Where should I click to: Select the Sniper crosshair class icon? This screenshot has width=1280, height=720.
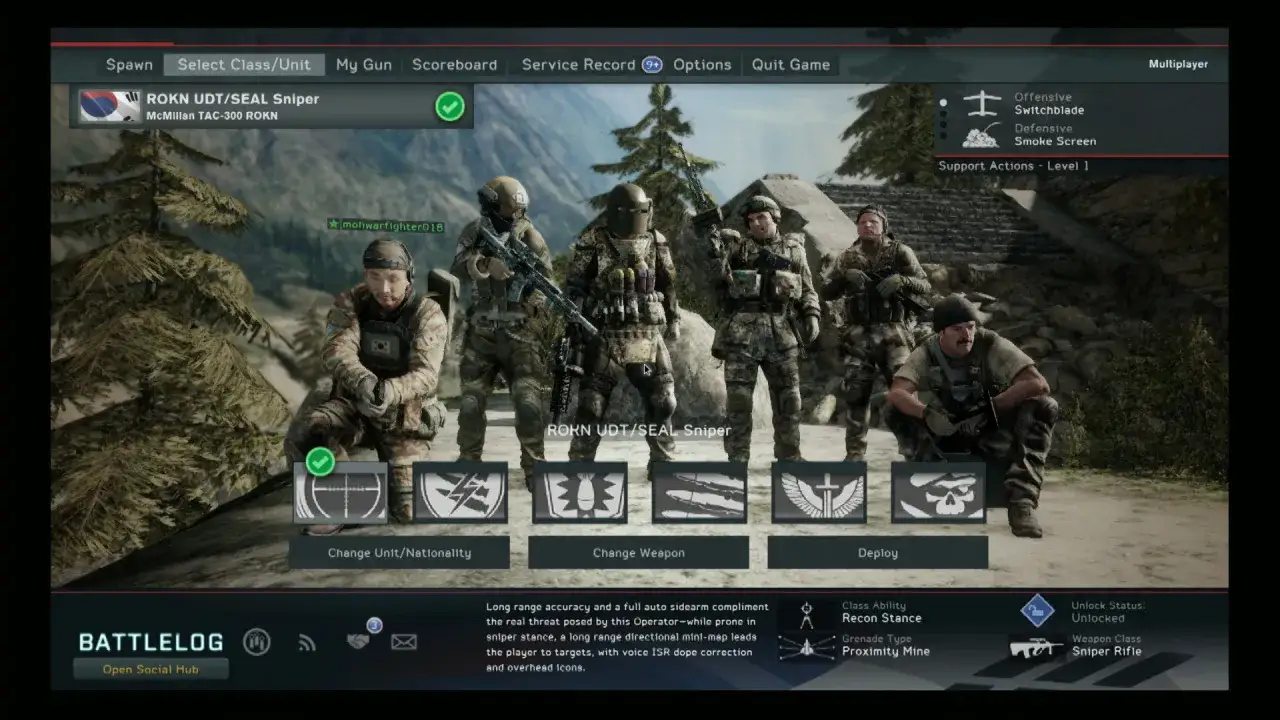pyautogui.click(x=340, y=492)
